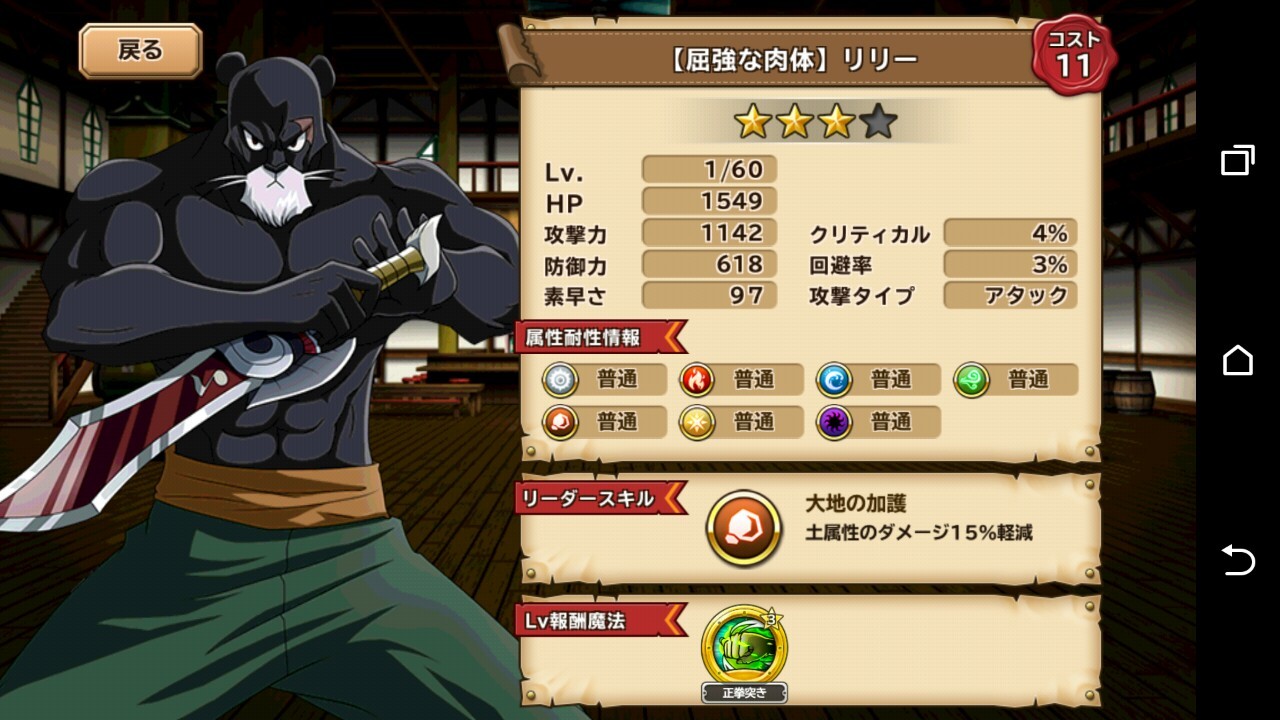
Task: Tap the Android back arrow button
Action: coord(1237,560)
